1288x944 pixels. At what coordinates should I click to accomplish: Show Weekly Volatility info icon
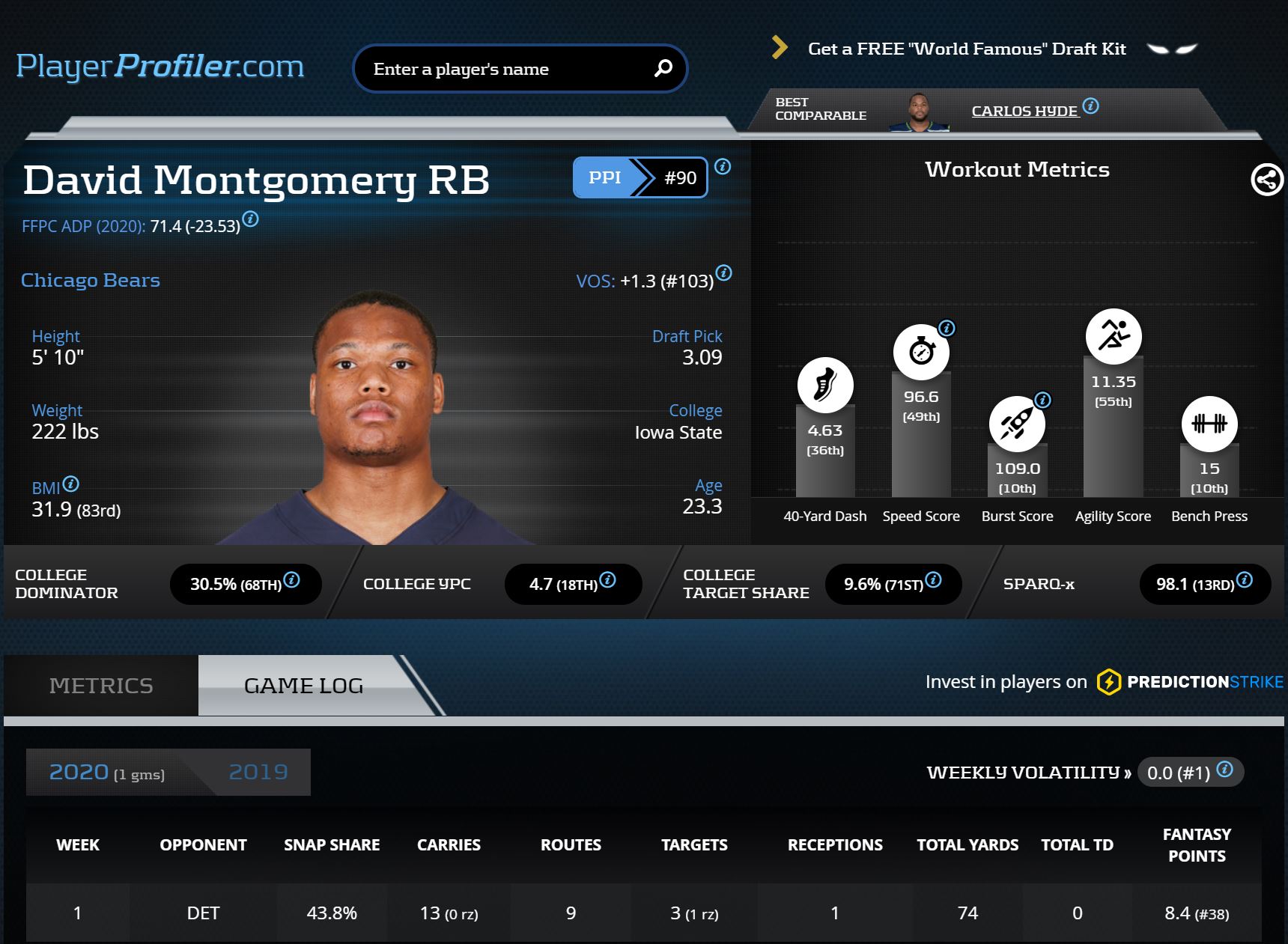pos(1225,769)
